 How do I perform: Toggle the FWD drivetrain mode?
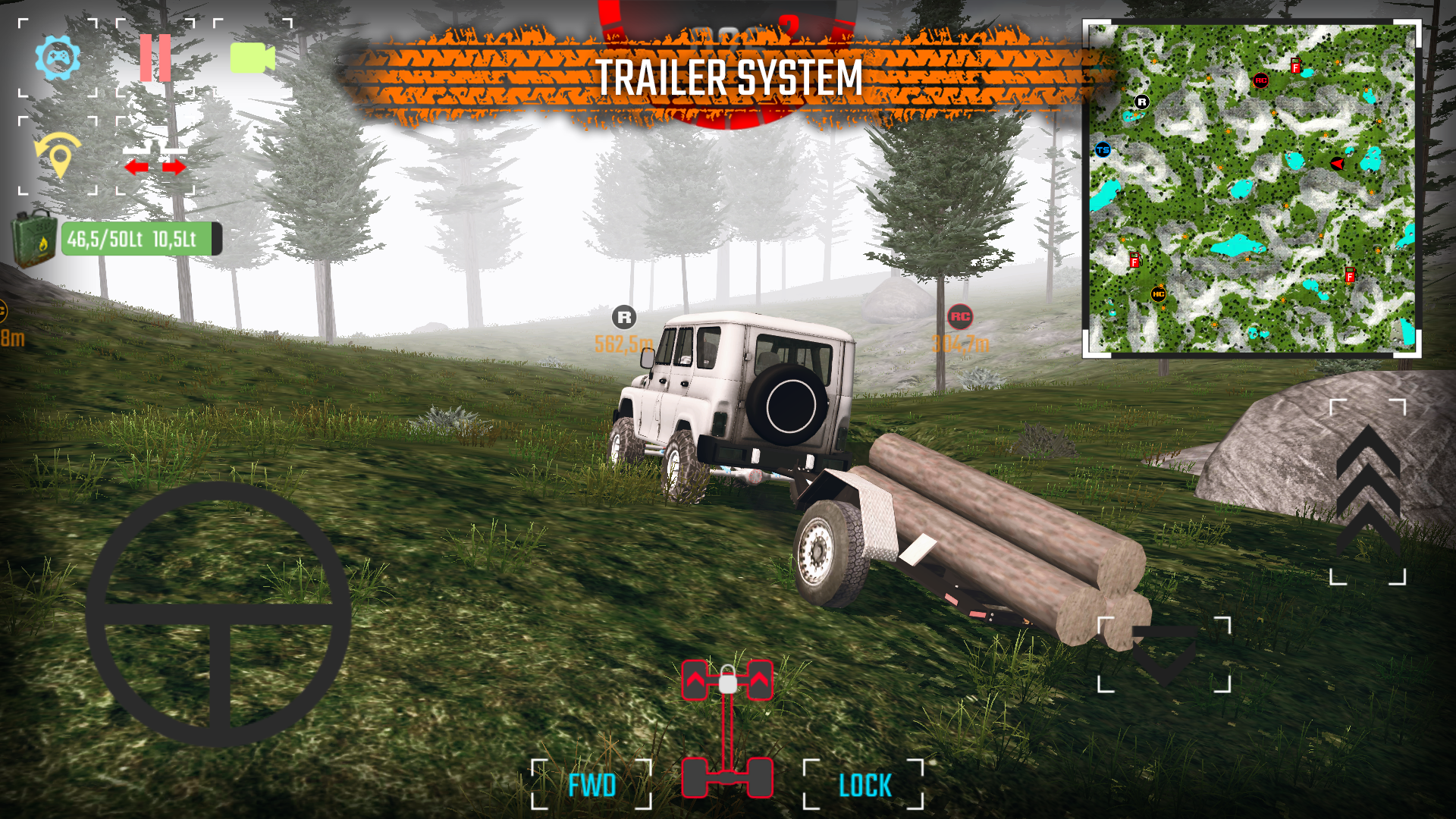[594, 784]
